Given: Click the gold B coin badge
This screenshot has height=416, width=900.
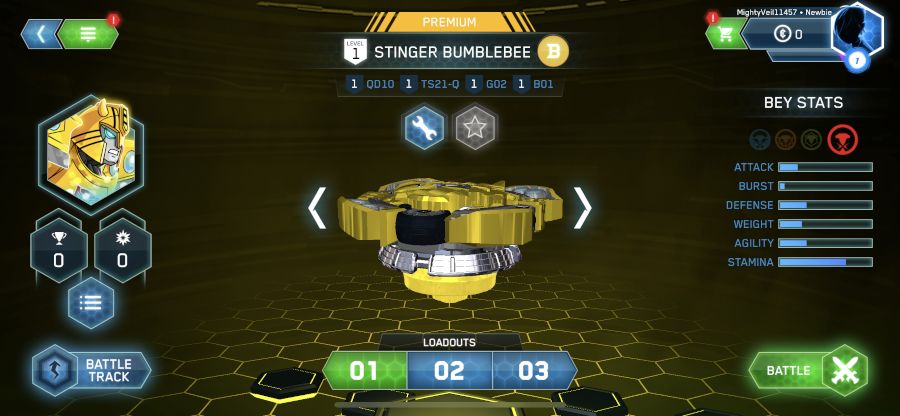Looking at the screenshot, I should (553, 50).
